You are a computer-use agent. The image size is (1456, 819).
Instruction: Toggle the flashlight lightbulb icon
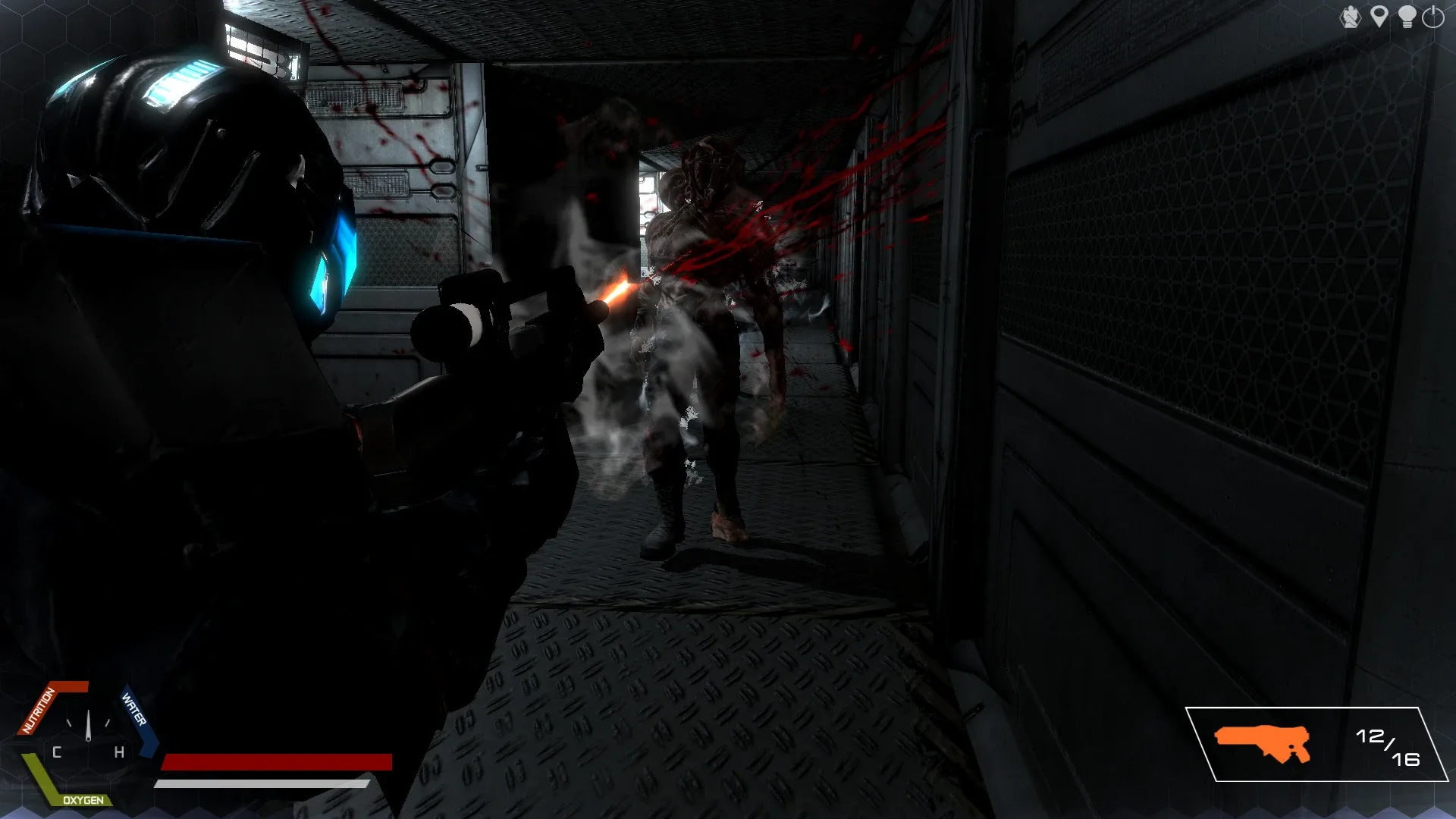click(x=1407, y=15)
